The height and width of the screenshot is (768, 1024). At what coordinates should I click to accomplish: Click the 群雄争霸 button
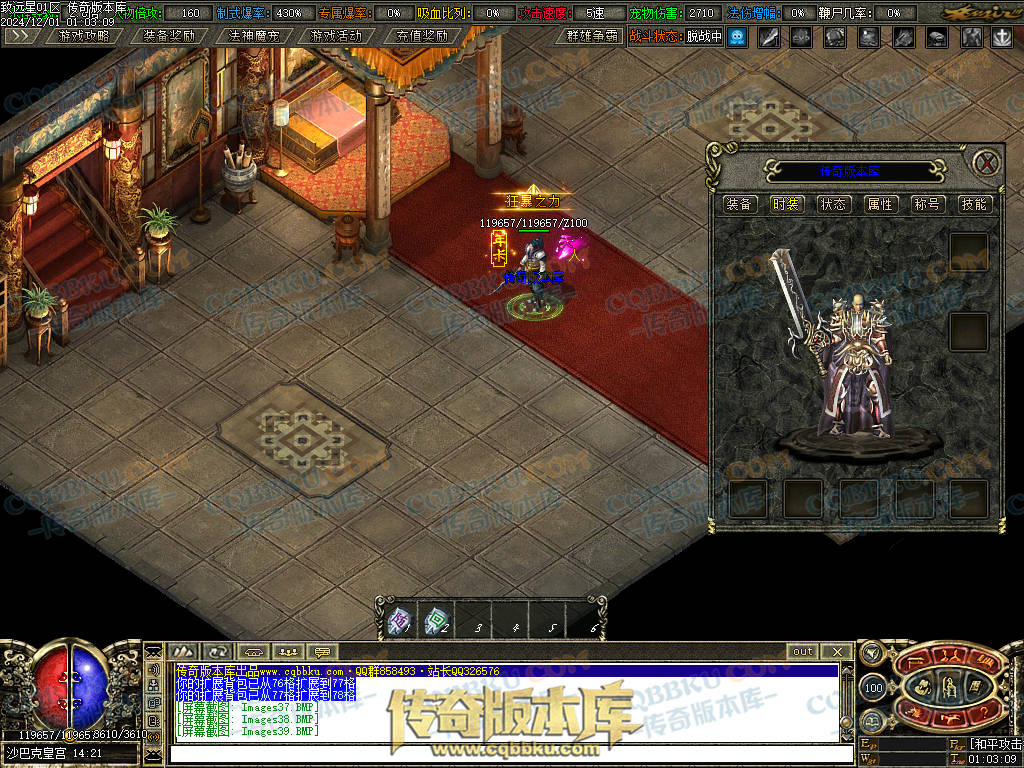593,36
